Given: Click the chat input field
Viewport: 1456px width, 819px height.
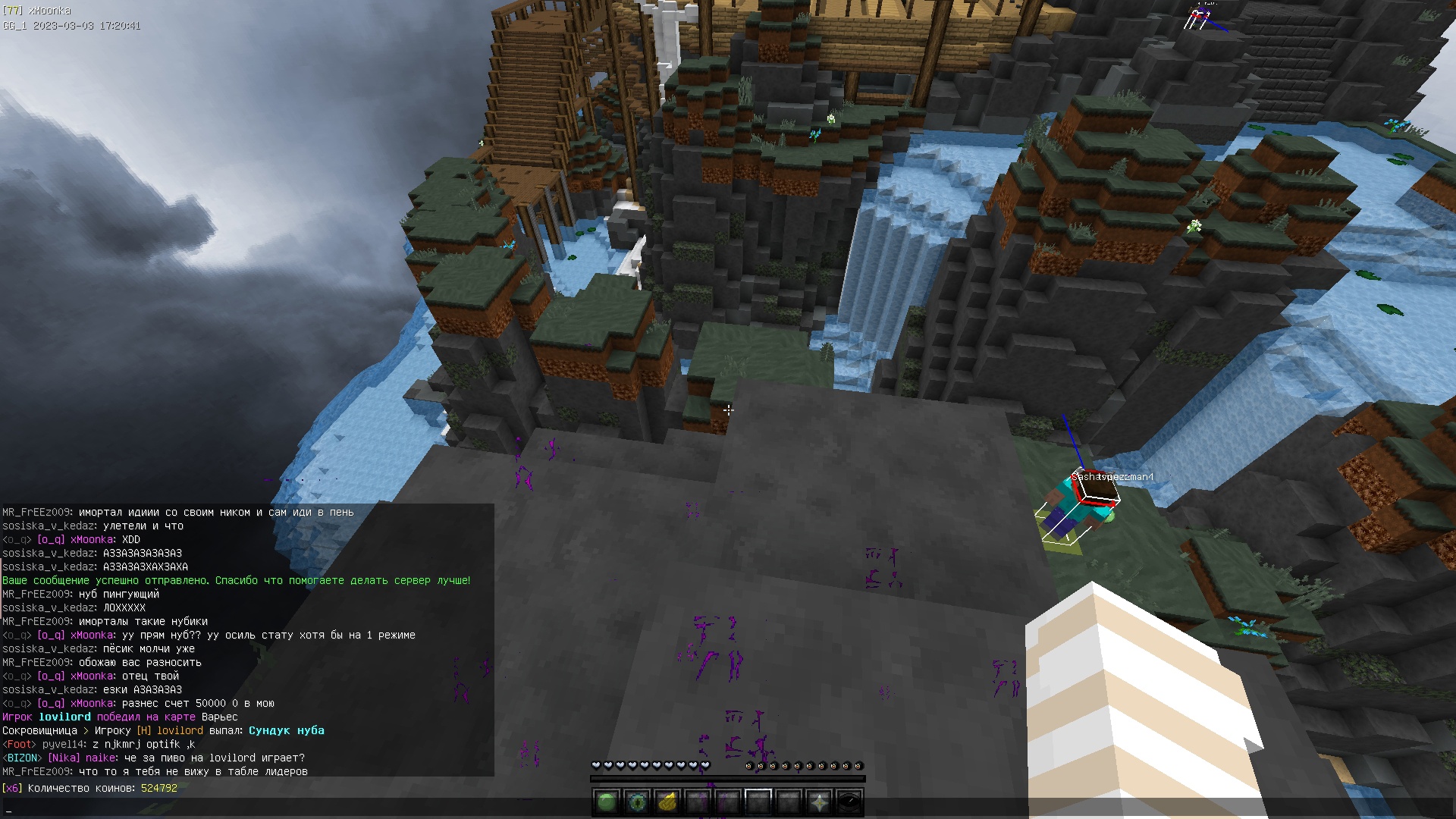Looking at the screenshot, I should [x=728, y=809].
